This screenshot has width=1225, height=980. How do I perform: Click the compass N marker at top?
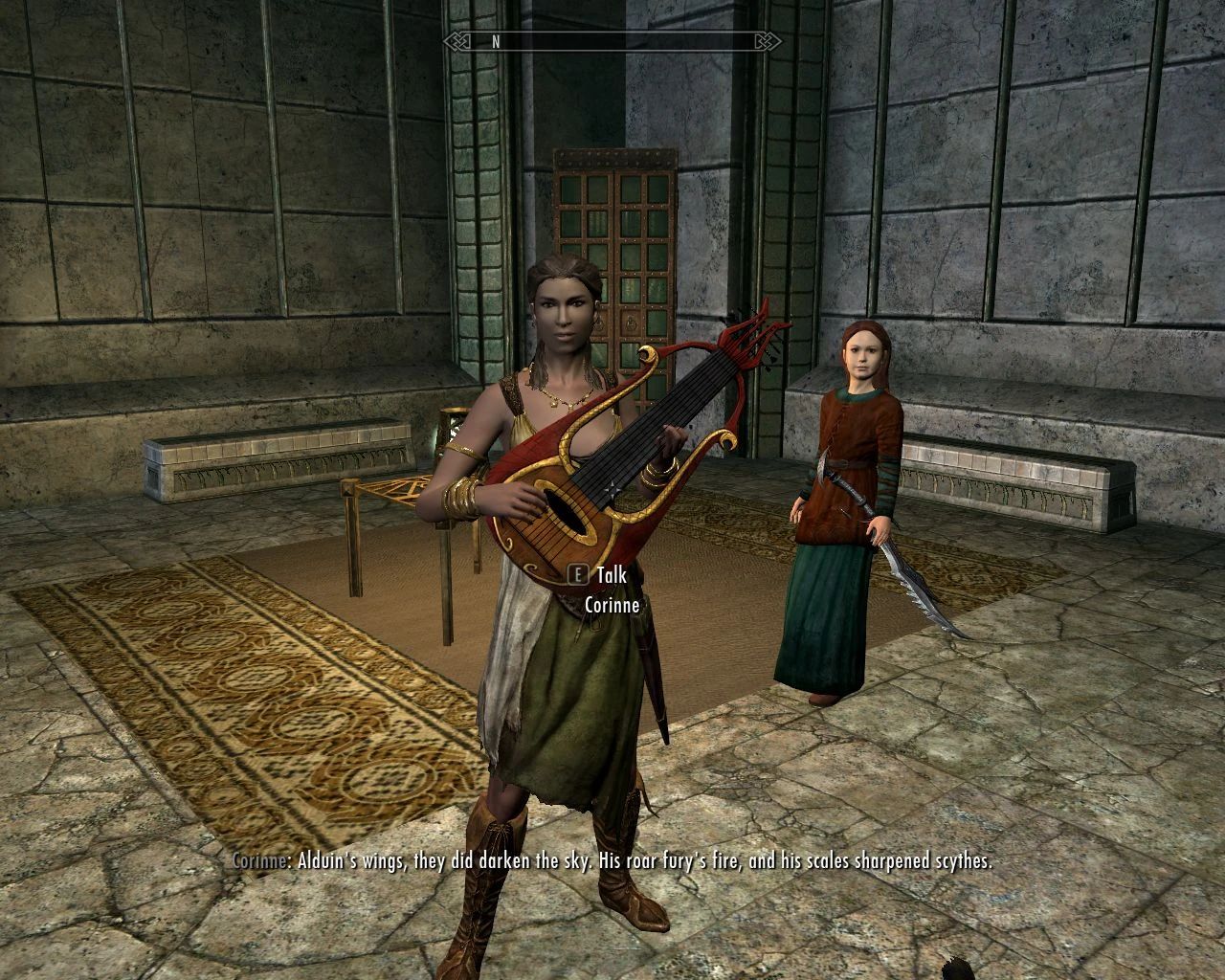[x=495, y=42]
